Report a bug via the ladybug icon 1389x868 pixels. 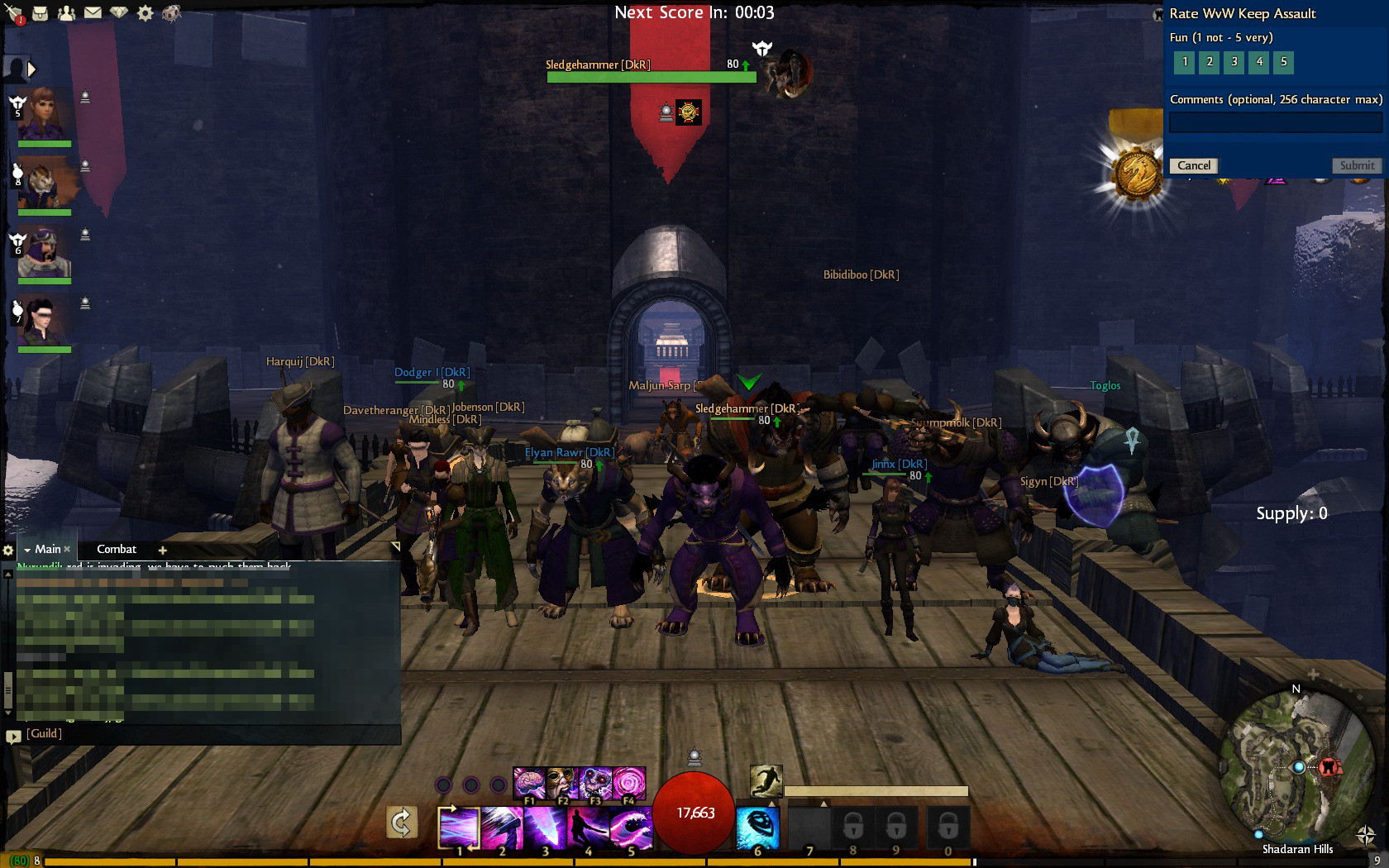[171, 13]
